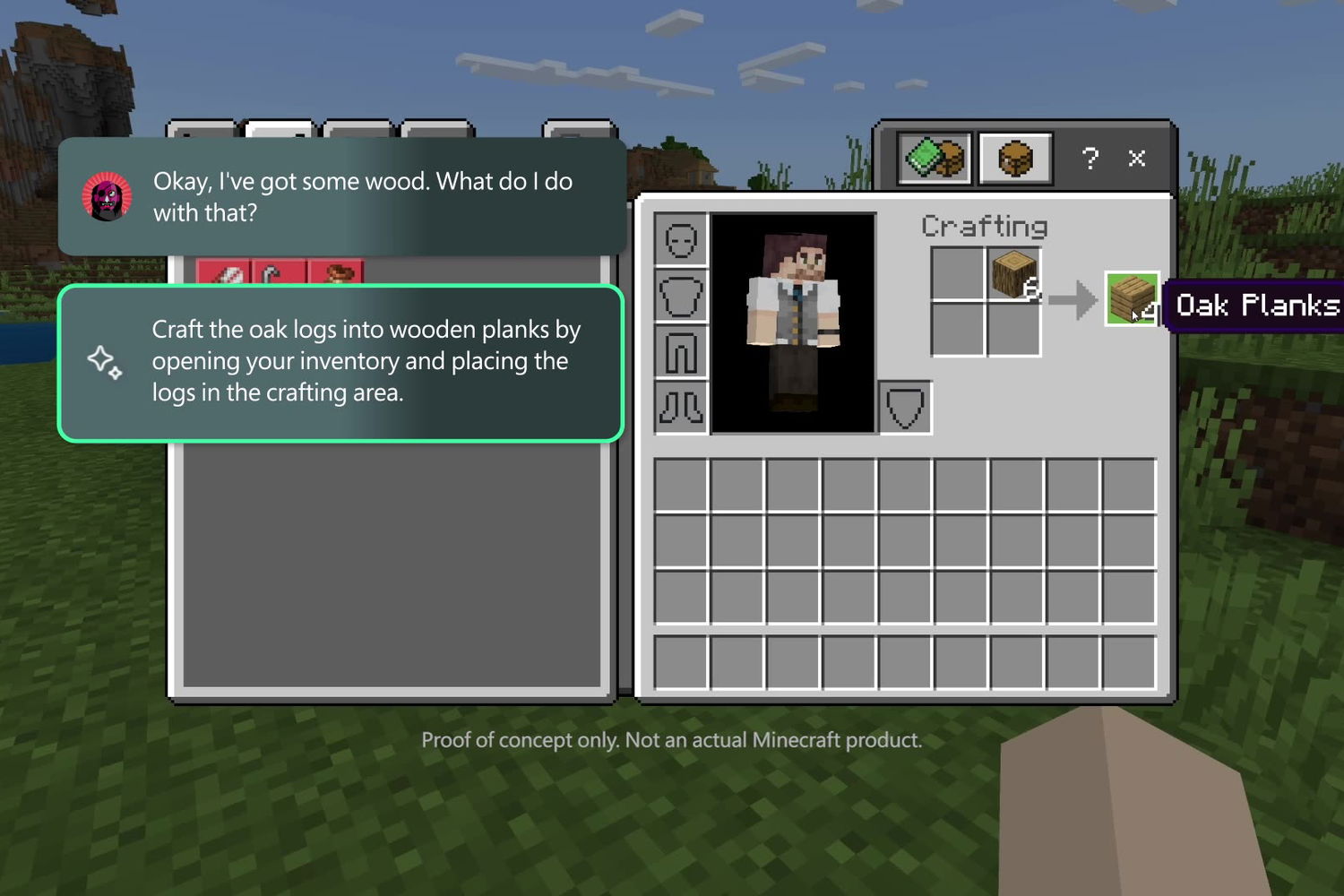
Task: Click the player's wood question chat bubble
Action: pyautogui.click(x=340, y=196)
